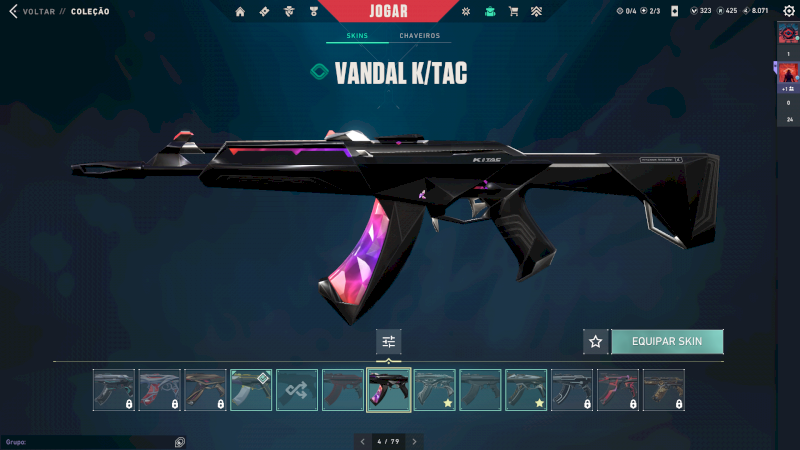Open the store cart icon
Viewport: 800px width, 450px height.
coord(513,12)
